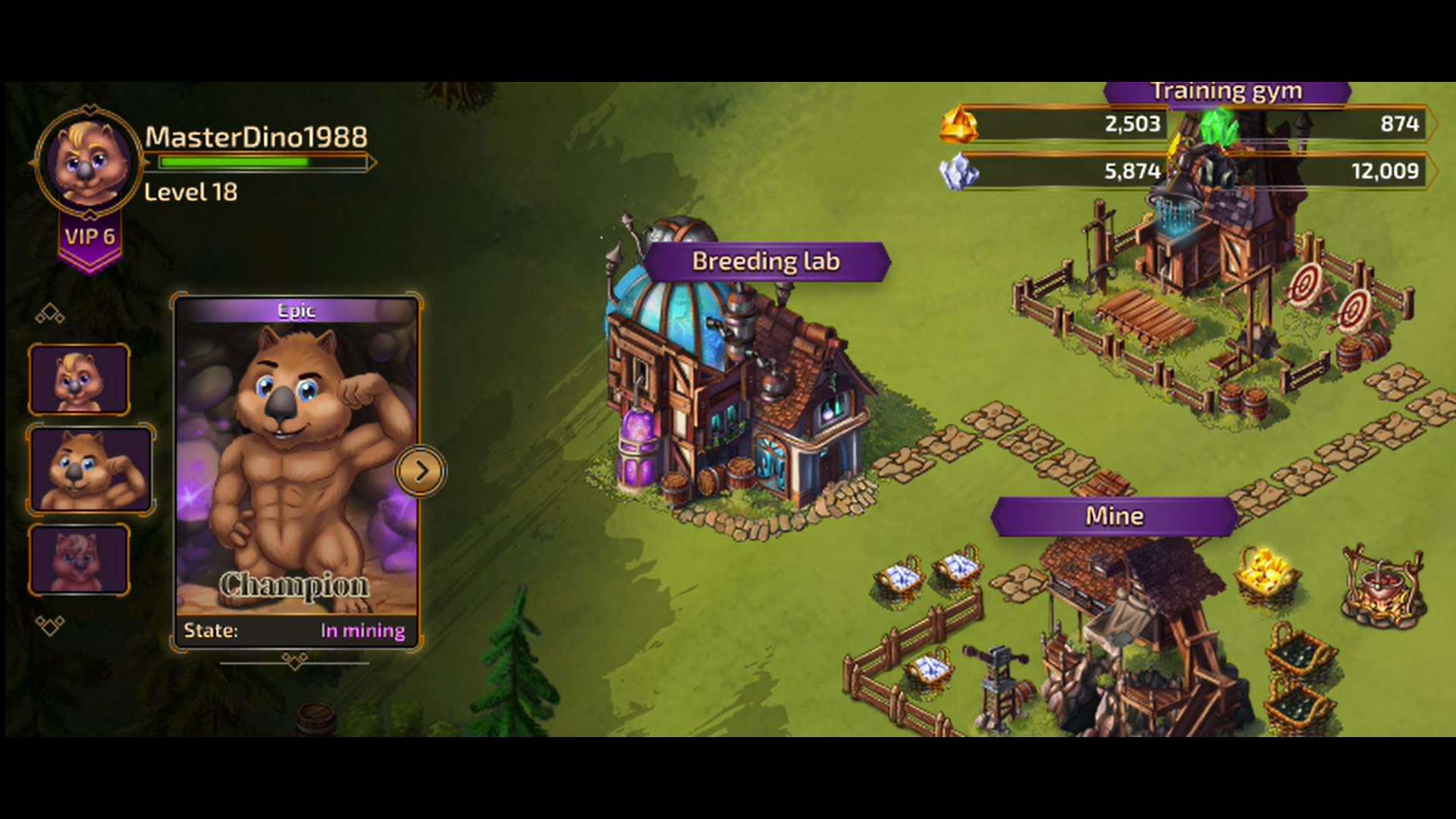The image size is (1456, 819).
Task: Select the red beaver character thumbnail
Action: (x=78, y=561)
